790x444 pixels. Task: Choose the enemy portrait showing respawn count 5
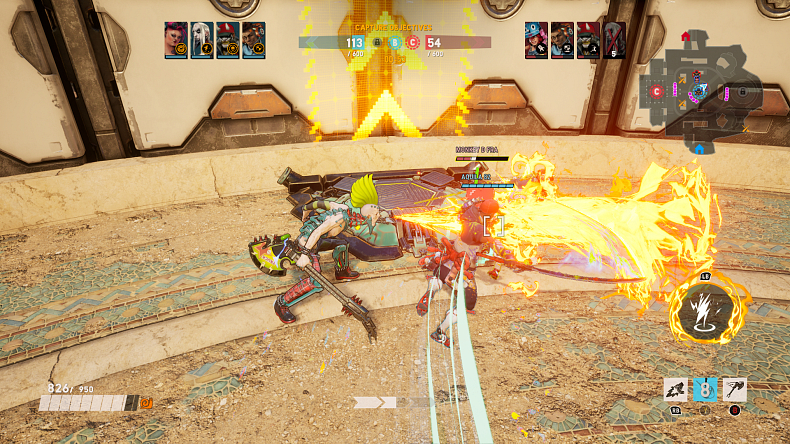[x=615, y=39]
